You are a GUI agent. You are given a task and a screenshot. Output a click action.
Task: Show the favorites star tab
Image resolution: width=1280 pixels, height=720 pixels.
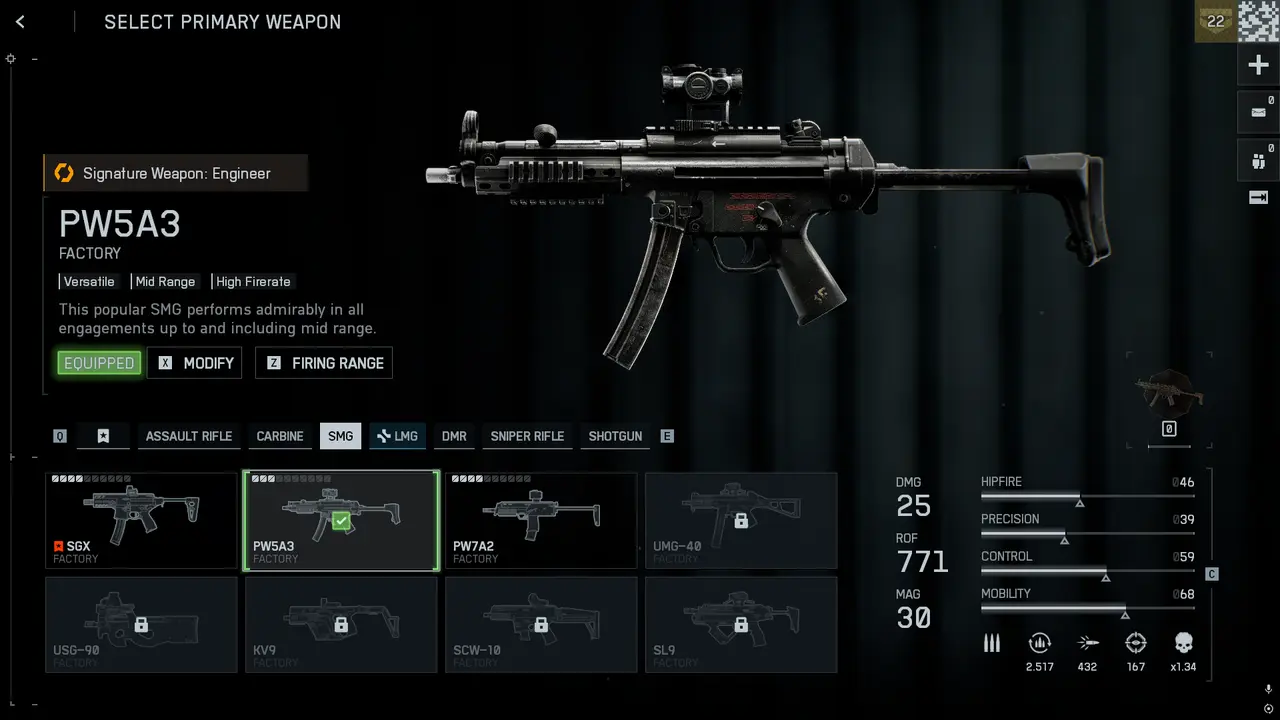(x=103, y=436)
